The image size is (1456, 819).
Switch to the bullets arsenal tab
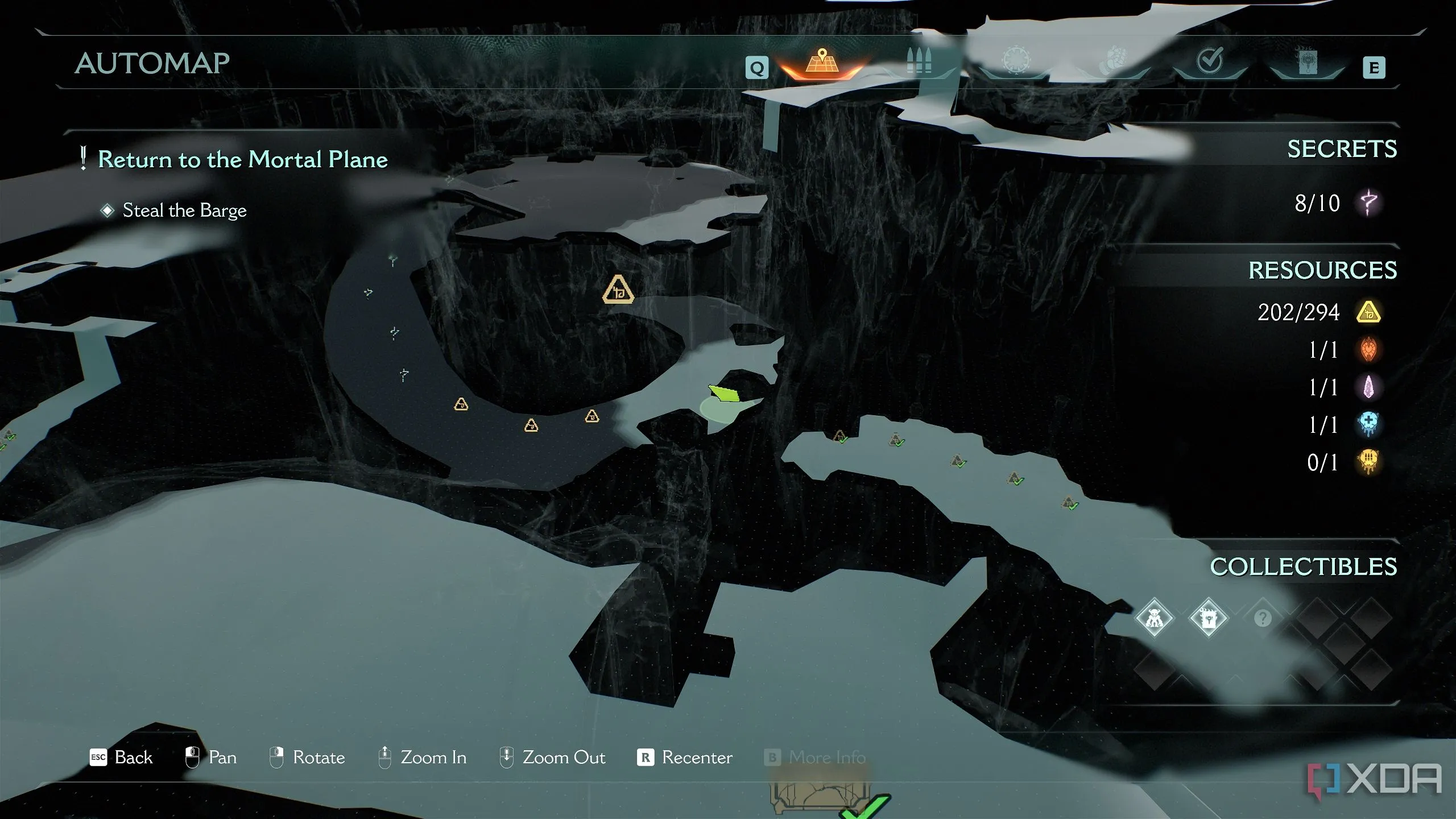pyautogui.click(x=919, y=61)
